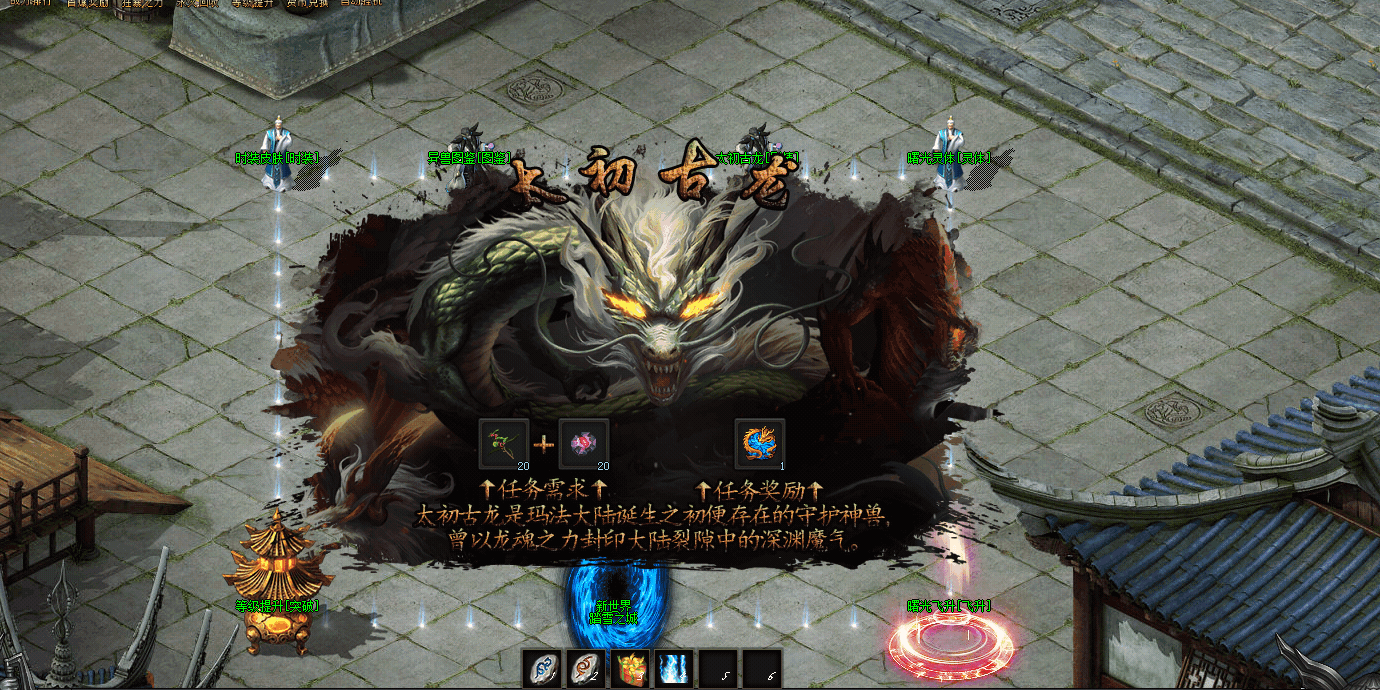Open the 战力排行 ranking menu
This screenshot has height=690, width=1380.
pos(28,3)
